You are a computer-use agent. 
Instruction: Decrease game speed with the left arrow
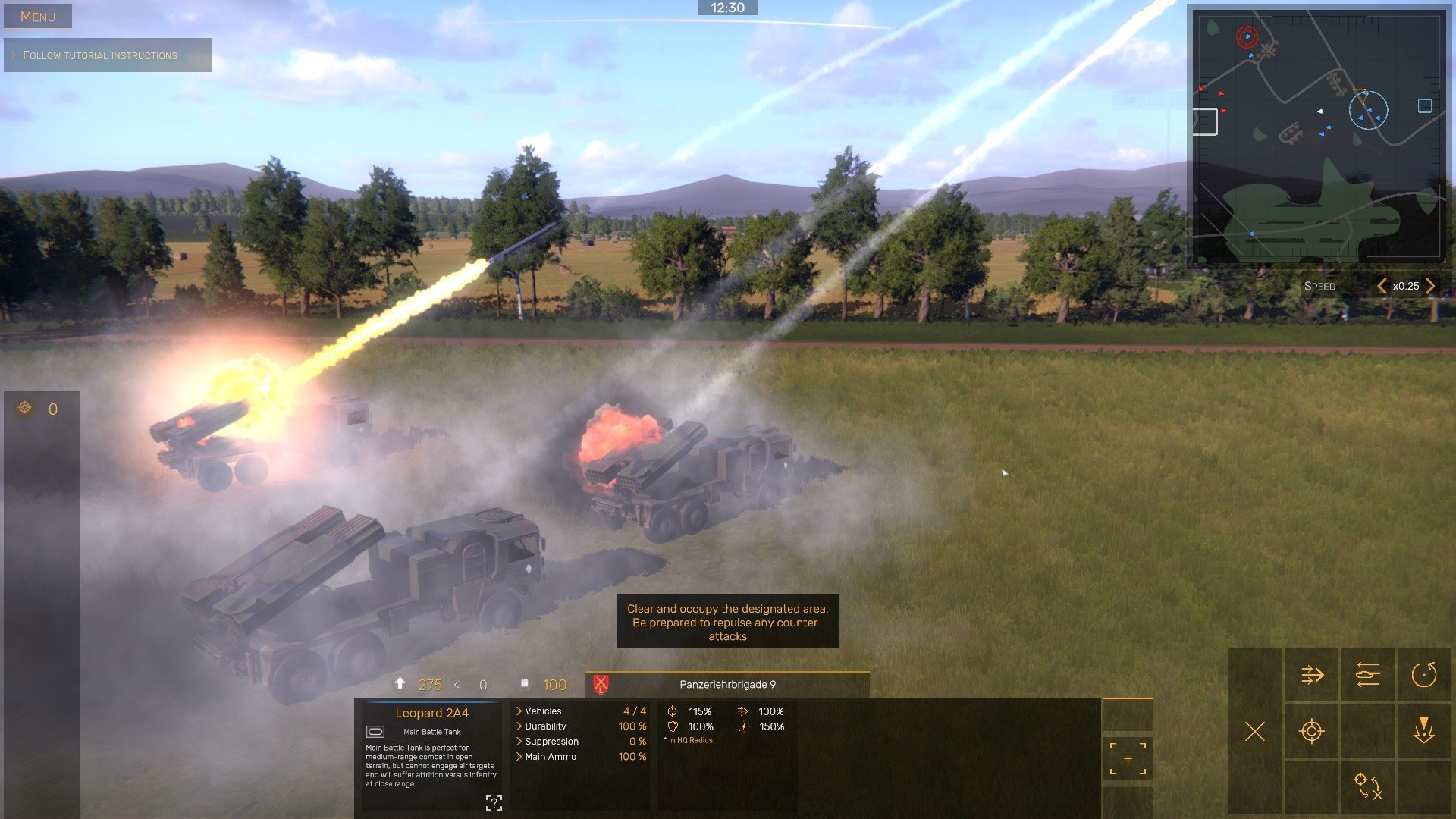[x=1382, y=286]
